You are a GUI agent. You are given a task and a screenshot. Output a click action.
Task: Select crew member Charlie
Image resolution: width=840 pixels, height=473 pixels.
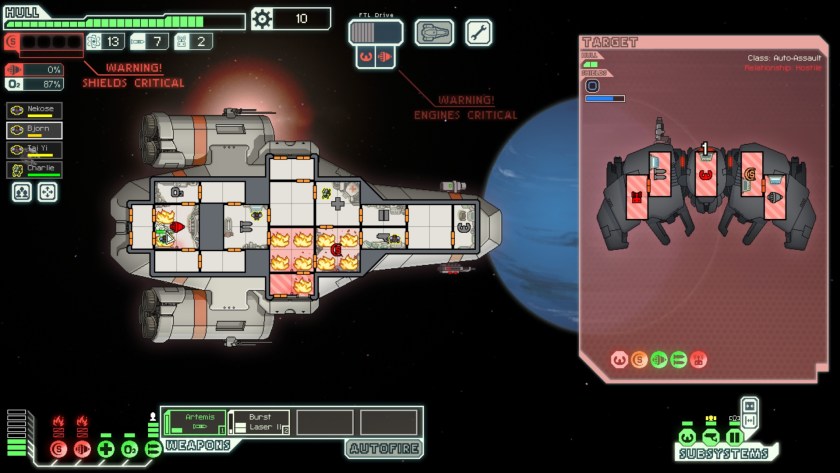click(34, 169)
